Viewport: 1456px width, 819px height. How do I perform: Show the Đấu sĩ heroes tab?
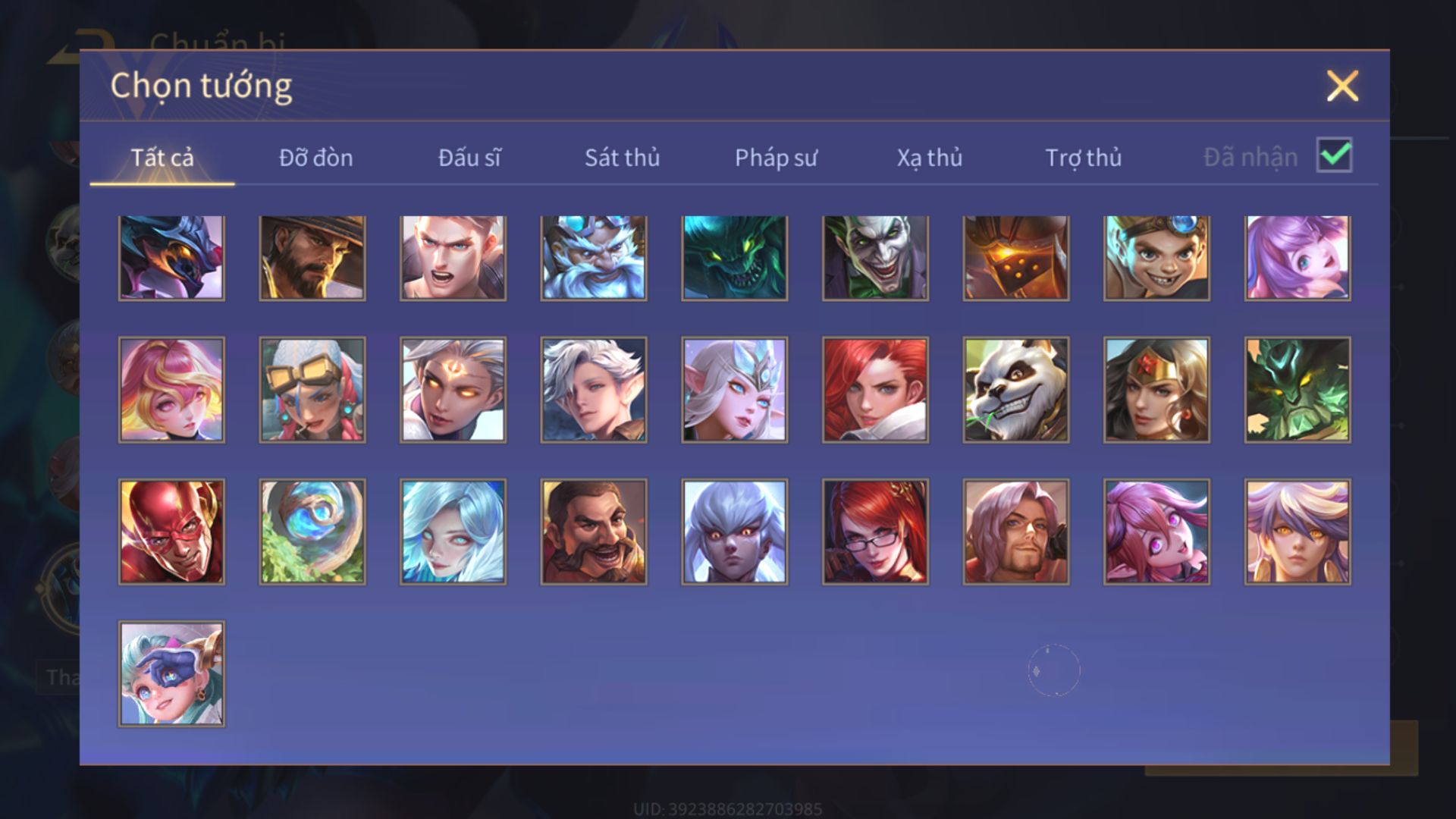(x=469, y=158)
